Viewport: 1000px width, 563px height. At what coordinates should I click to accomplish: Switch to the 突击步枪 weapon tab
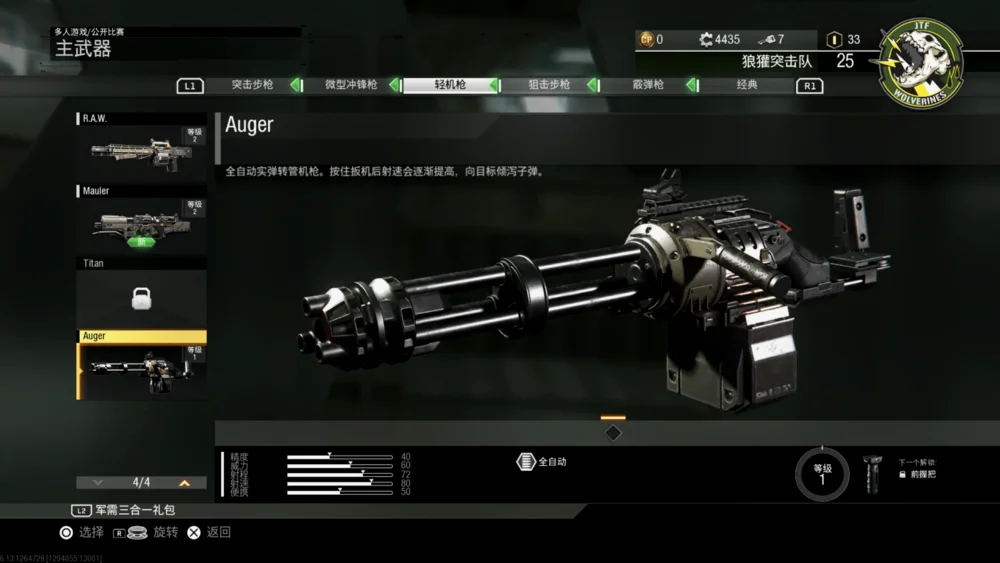click(252, 85)
